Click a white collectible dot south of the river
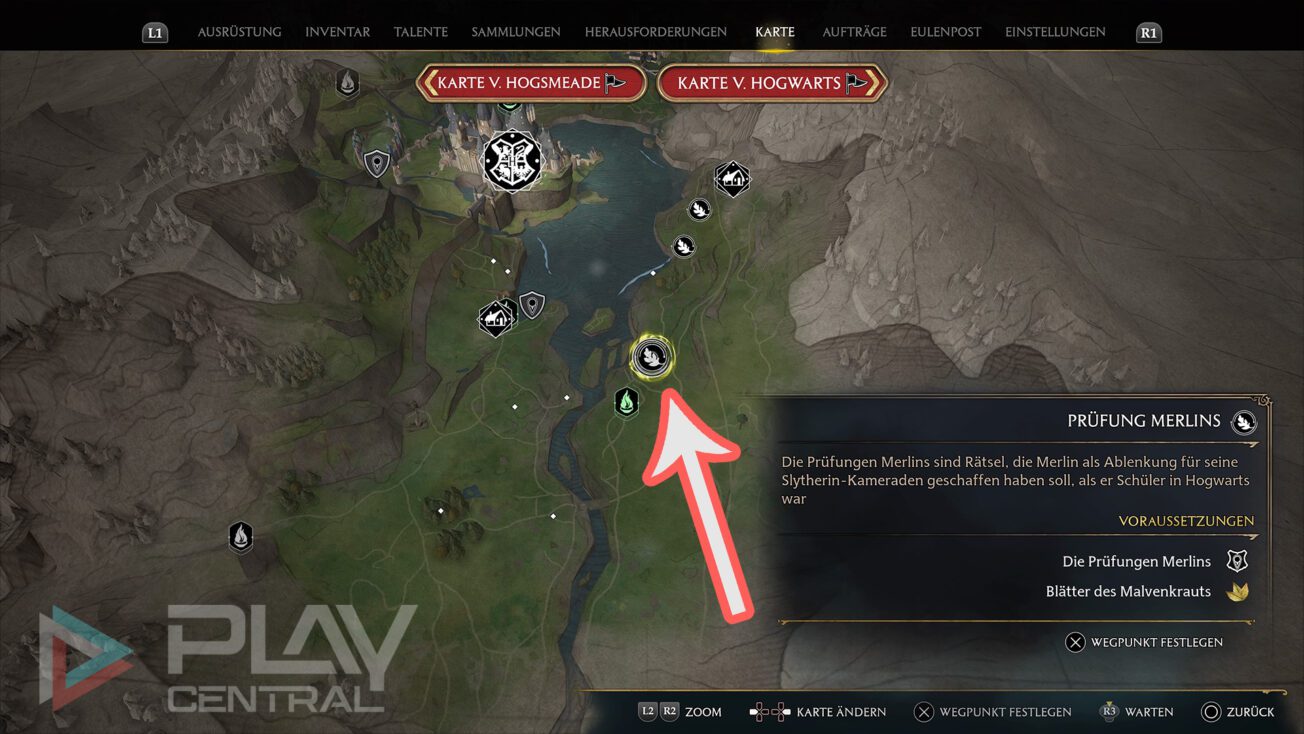Screen dimensions: 1304x734 554,517
